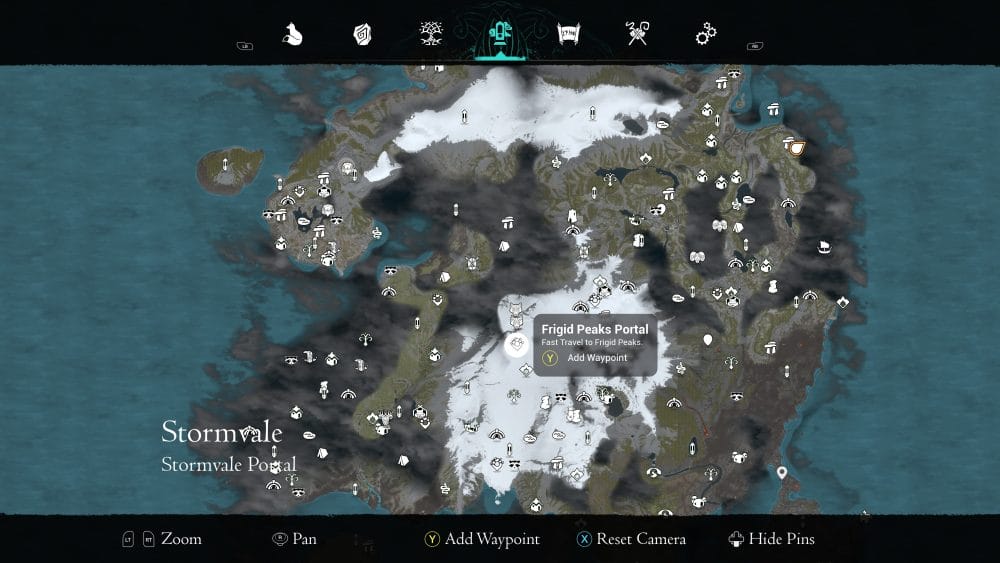
Task: Open the fox character tab
Action: click(293, 35)
